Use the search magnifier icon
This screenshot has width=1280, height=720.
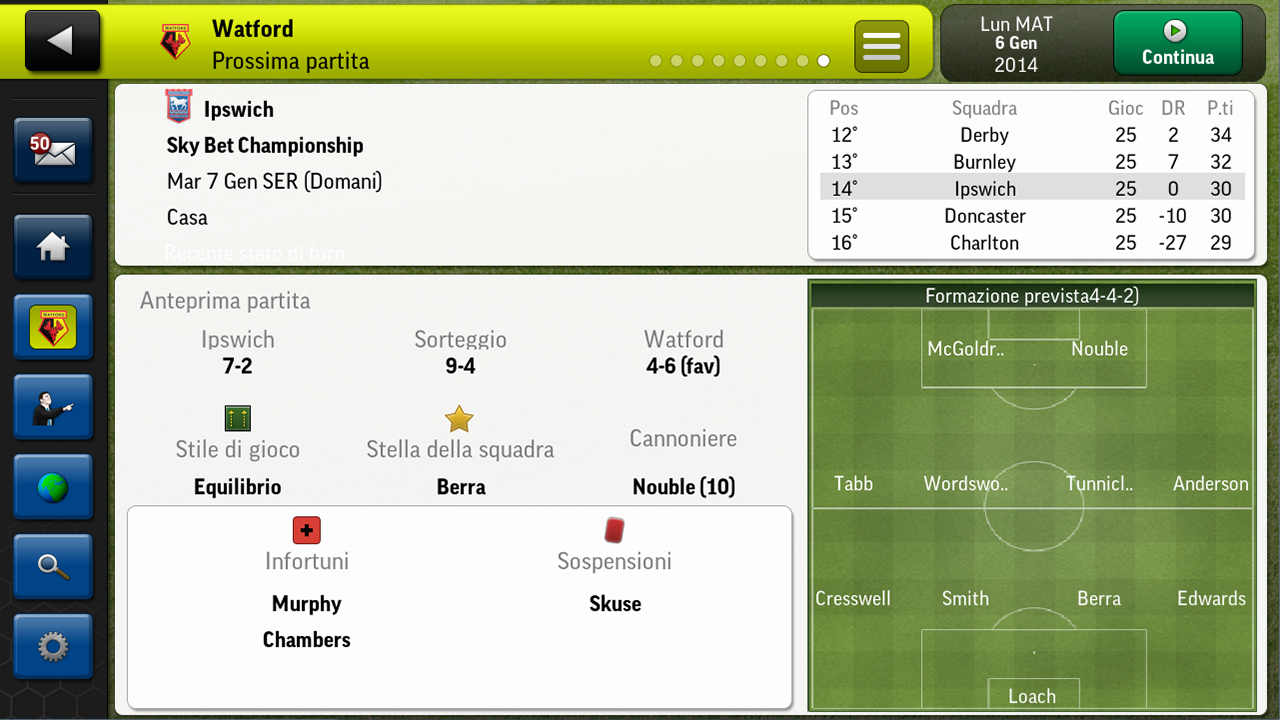coord(53,567)
